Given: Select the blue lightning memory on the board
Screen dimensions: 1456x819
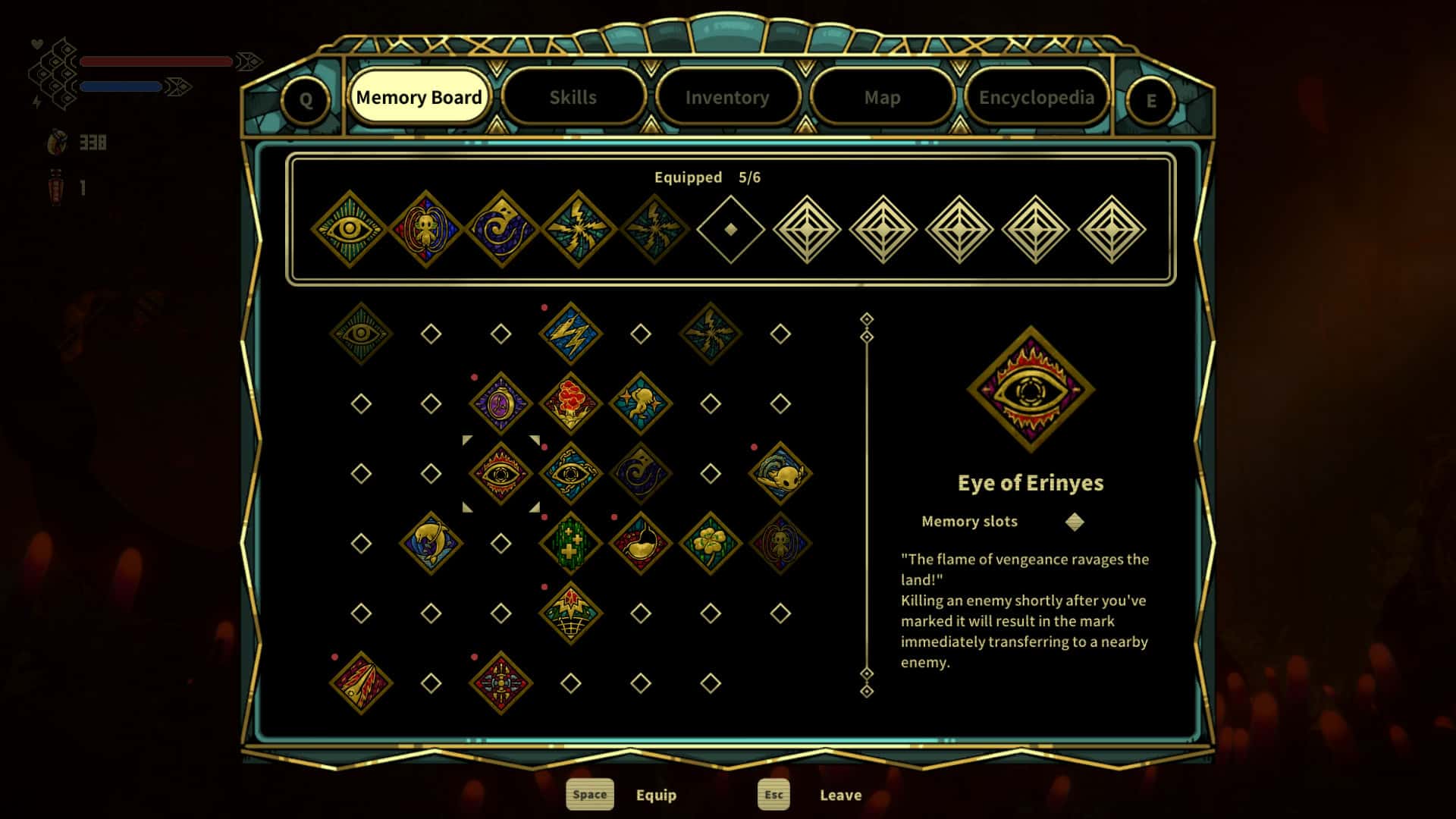Looking at the screenshot, I should click(571, 334).
